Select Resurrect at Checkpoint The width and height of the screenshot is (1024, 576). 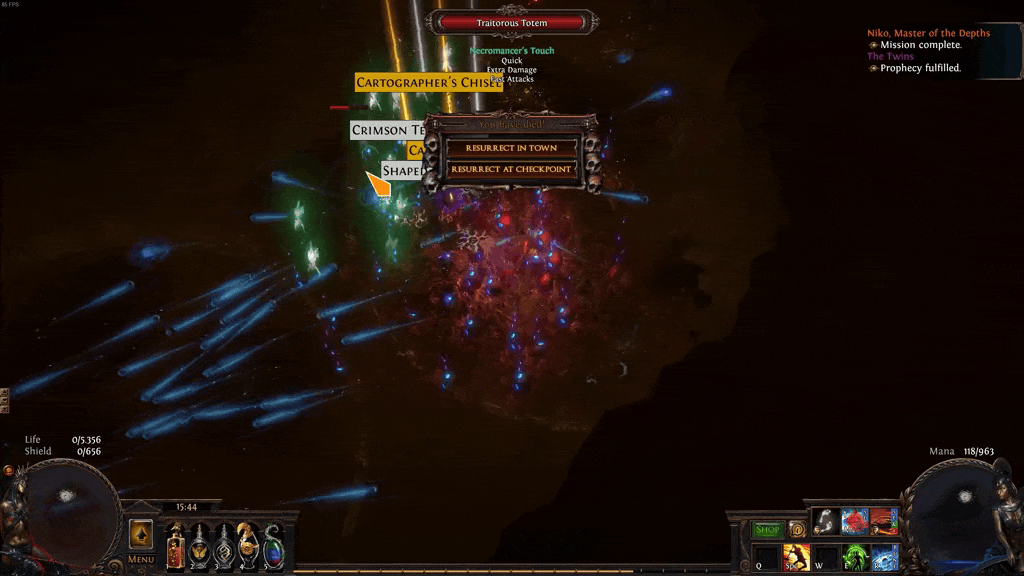(x=510, y=169)
